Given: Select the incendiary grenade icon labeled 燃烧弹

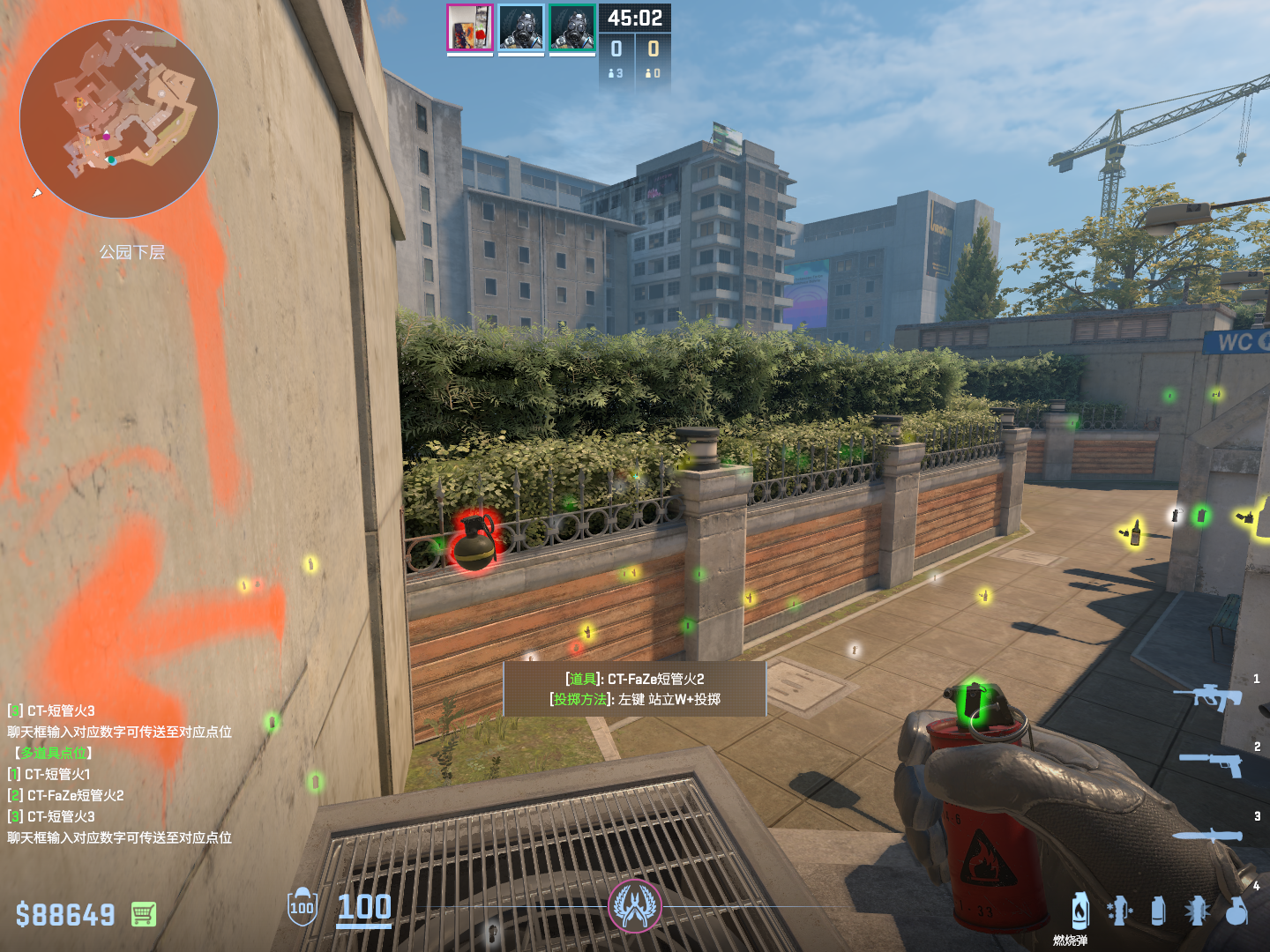Looking at the screenshot, I should 1079,911.
